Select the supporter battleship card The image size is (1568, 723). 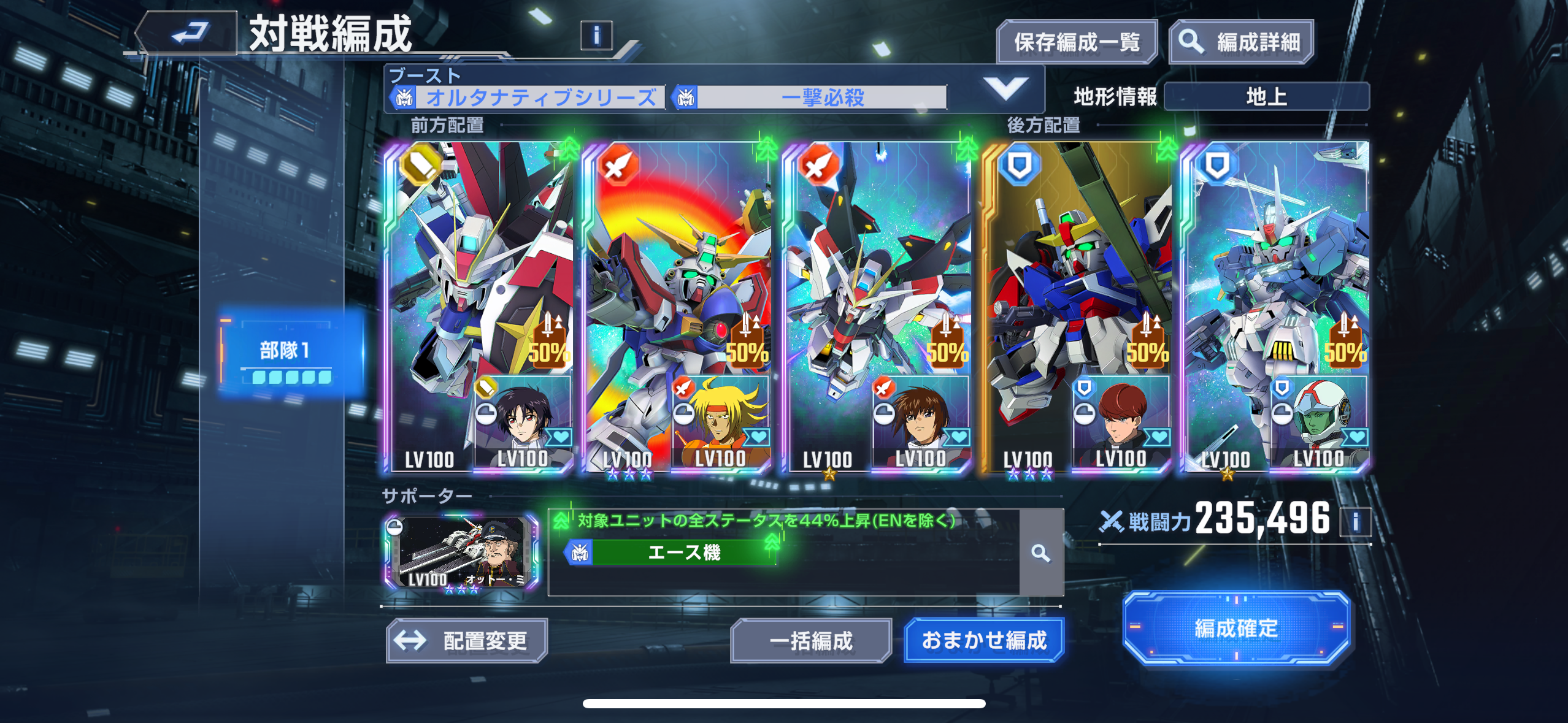pyautogui.click(x=461, y=552)
